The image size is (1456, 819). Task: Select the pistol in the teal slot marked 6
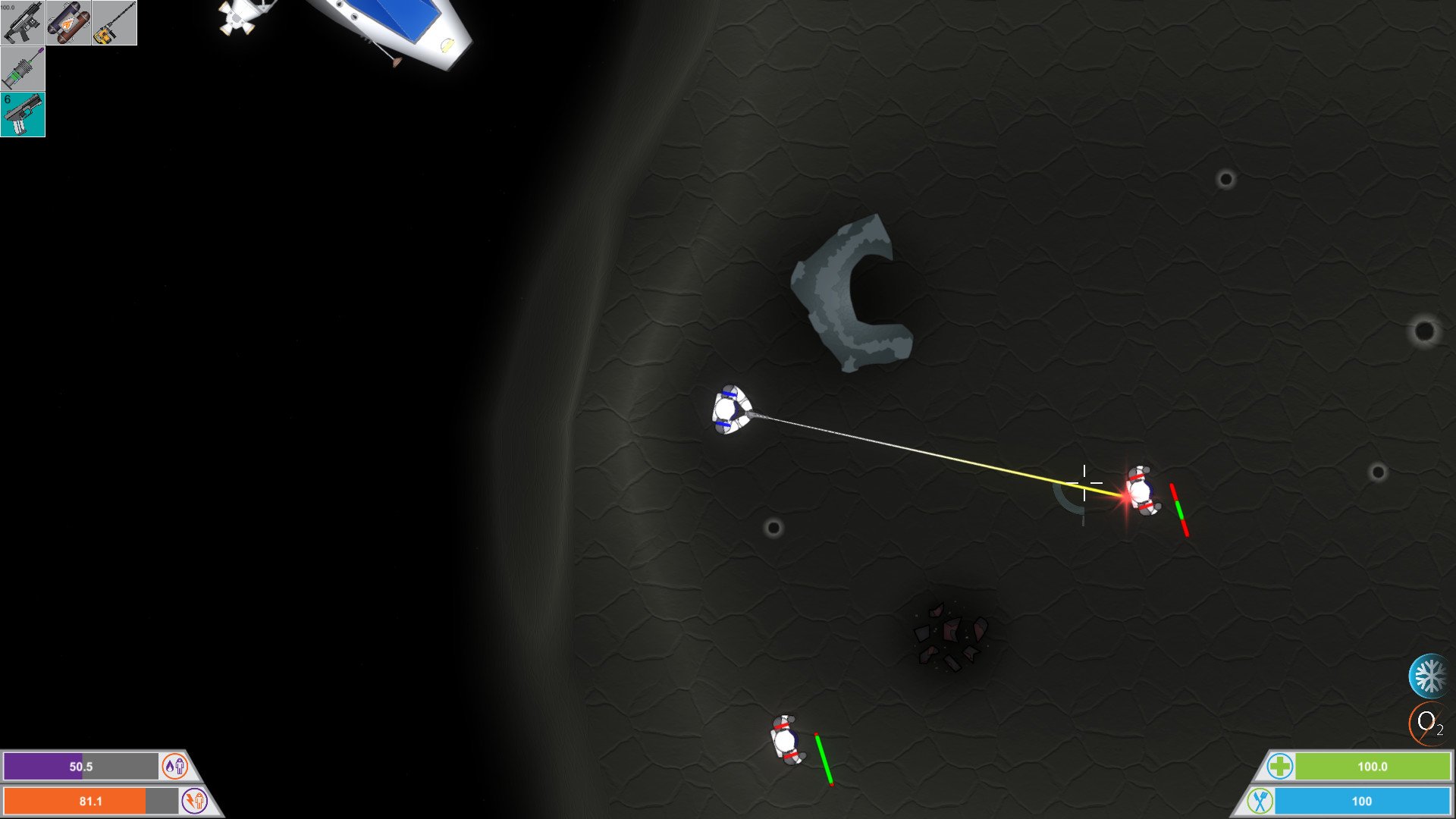23,115
